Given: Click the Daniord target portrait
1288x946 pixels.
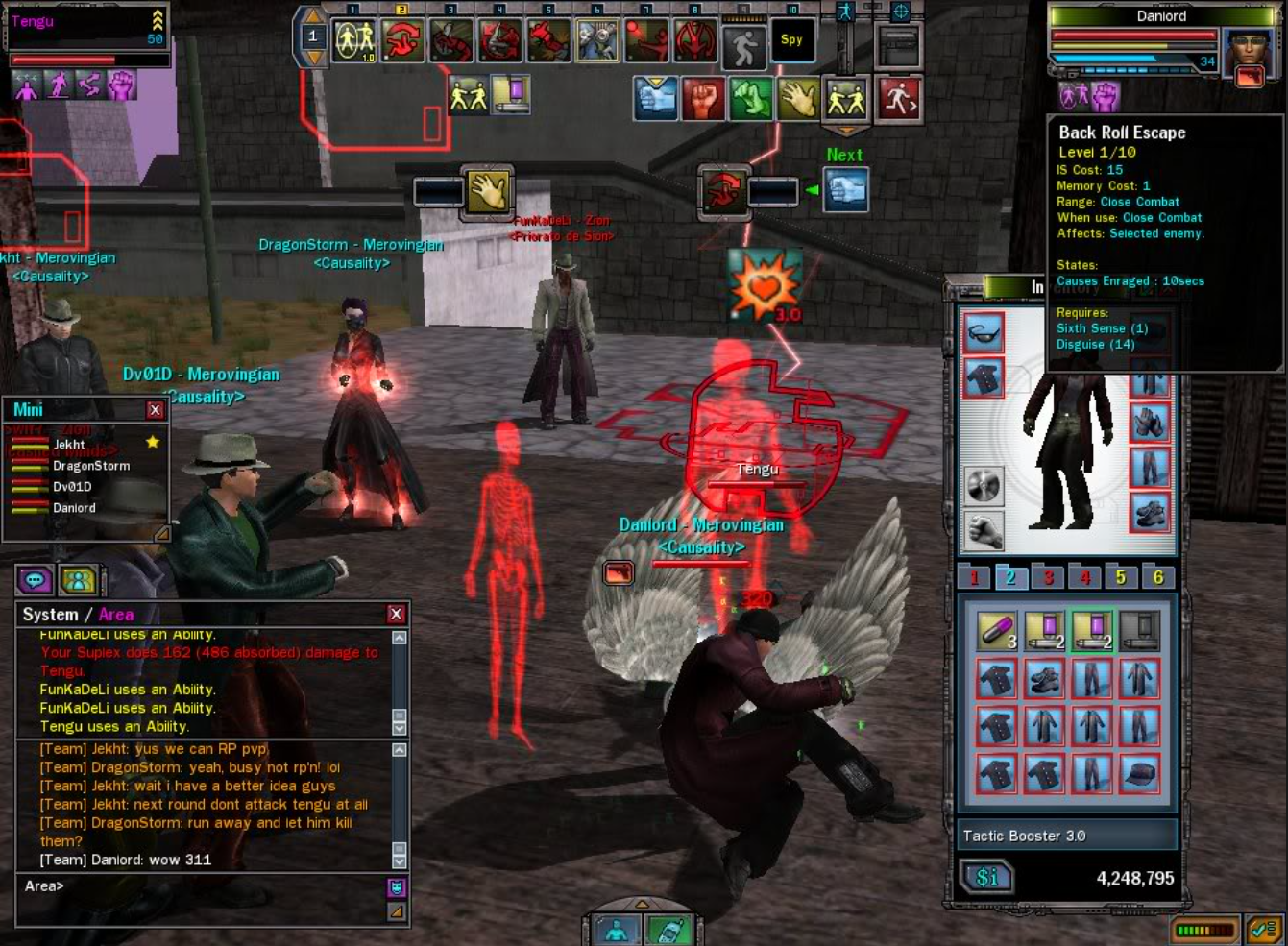Looking at the screenshot, I should point(1249,58).
